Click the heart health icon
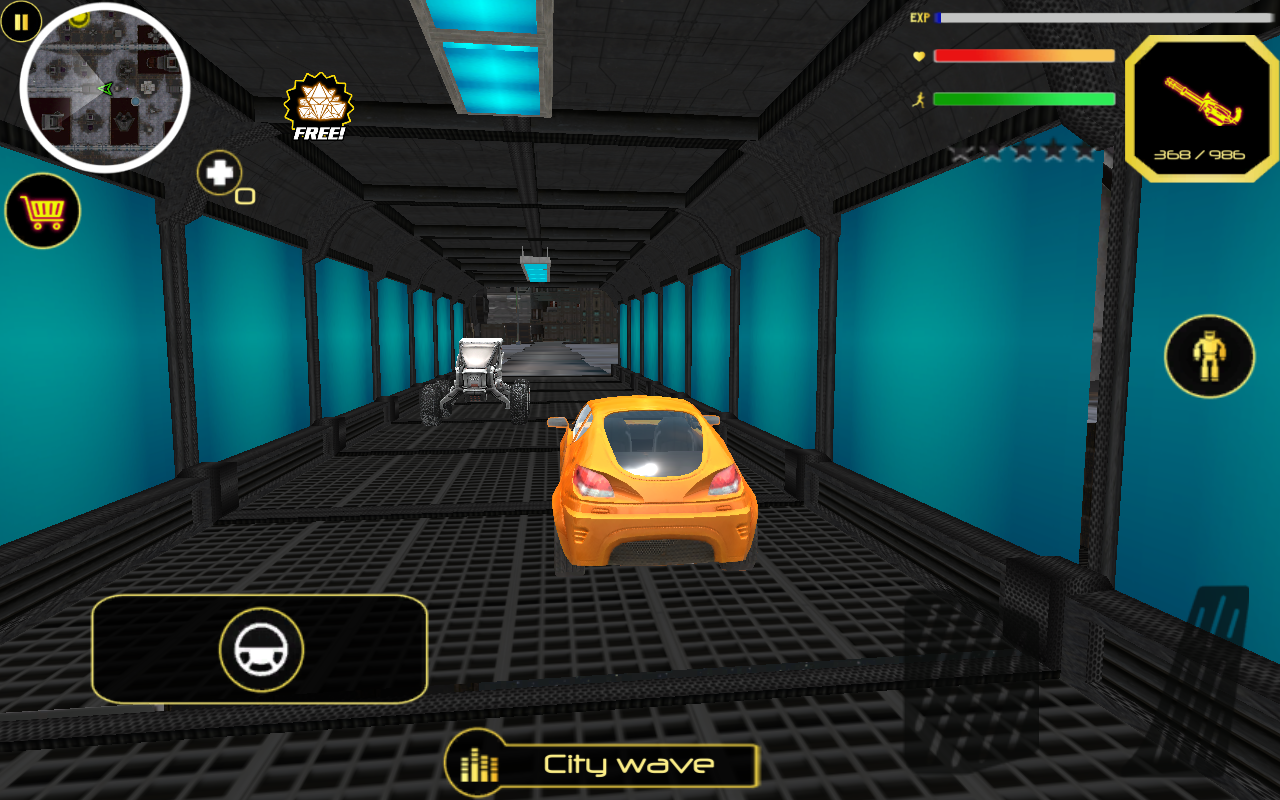 point(918,57)
